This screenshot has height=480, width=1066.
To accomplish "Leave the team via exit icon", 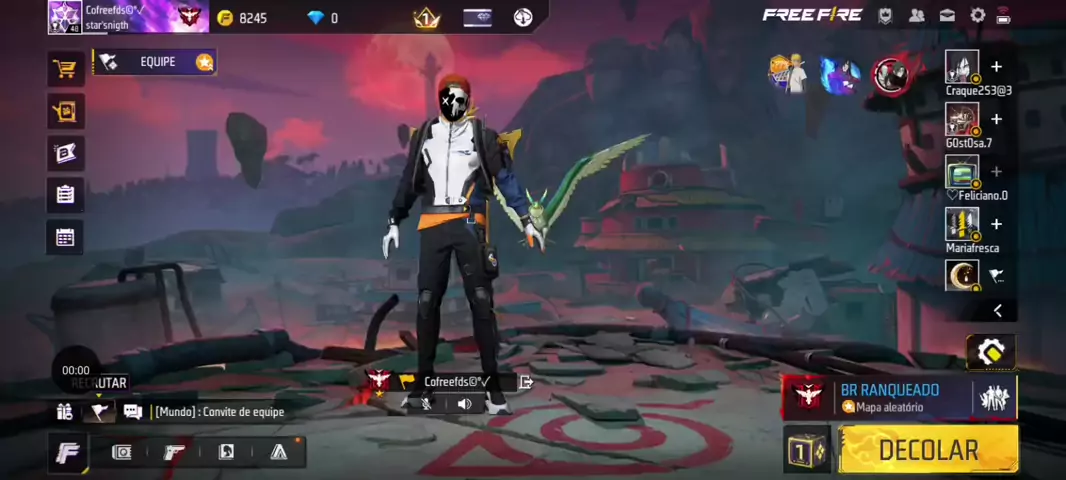I will 526,382.
